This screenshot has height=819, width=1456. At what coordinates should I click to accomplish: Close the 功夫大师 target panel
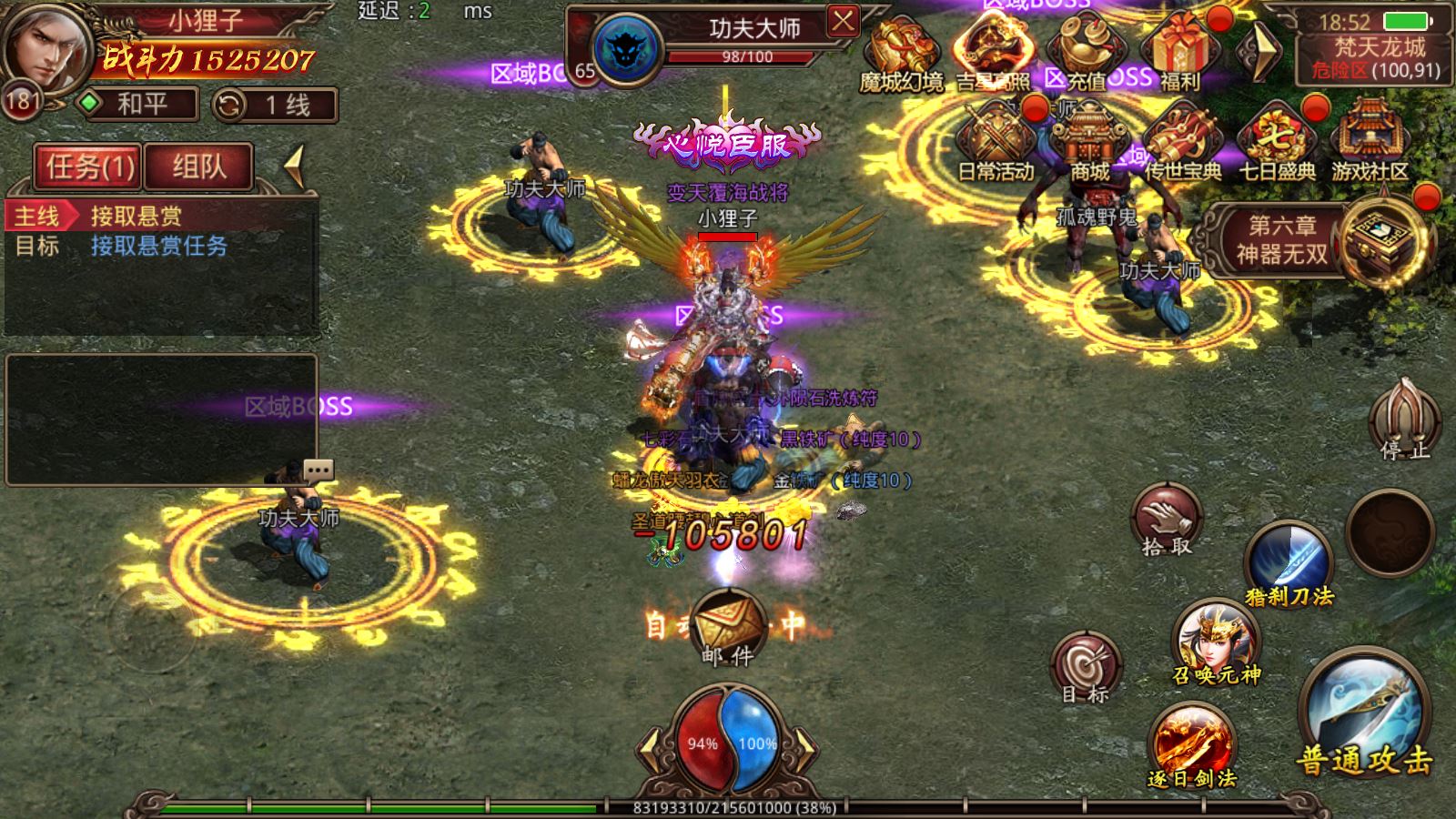(844, 21)
